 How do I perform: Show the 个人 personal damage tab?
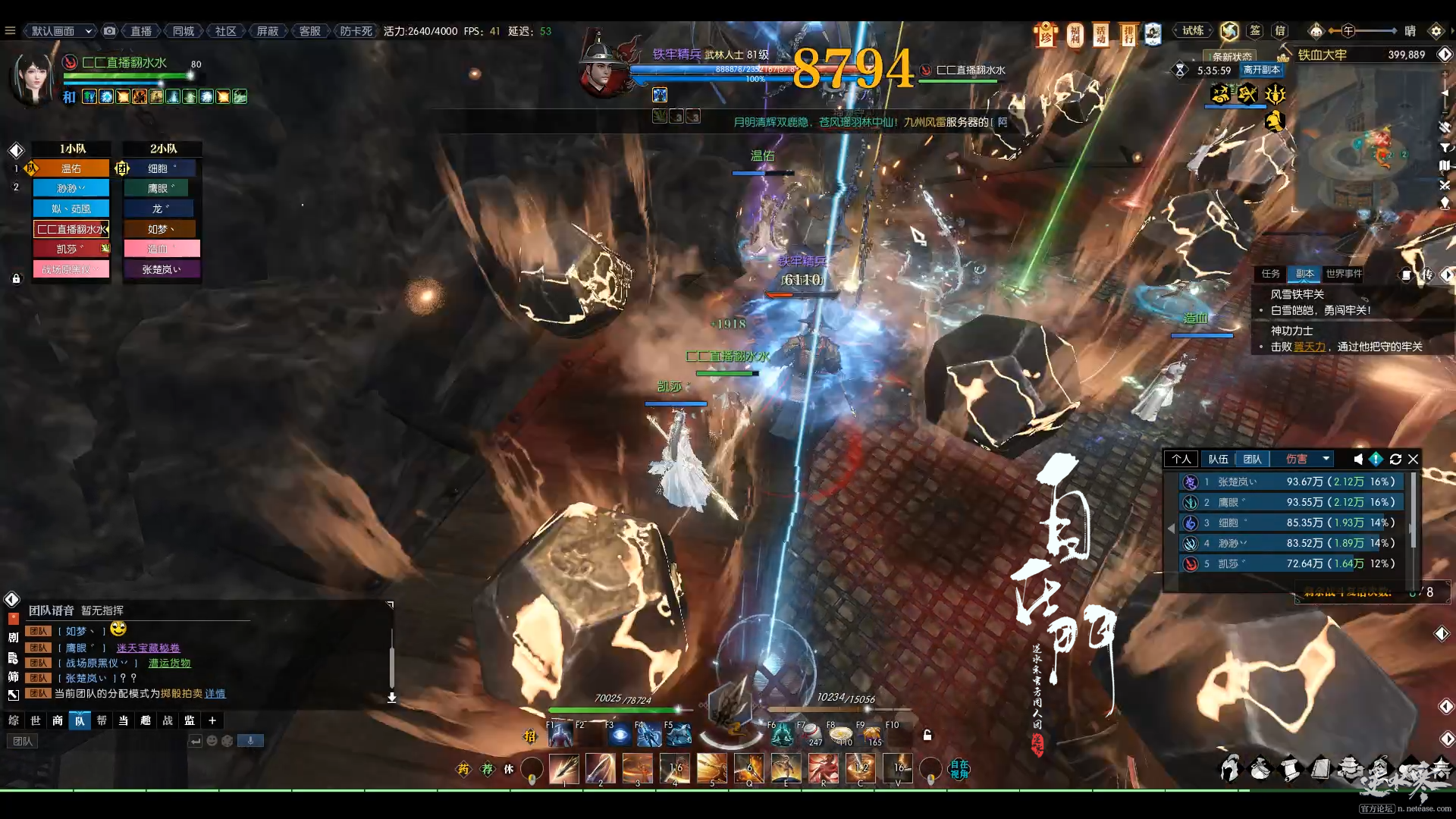point(1181,459)
